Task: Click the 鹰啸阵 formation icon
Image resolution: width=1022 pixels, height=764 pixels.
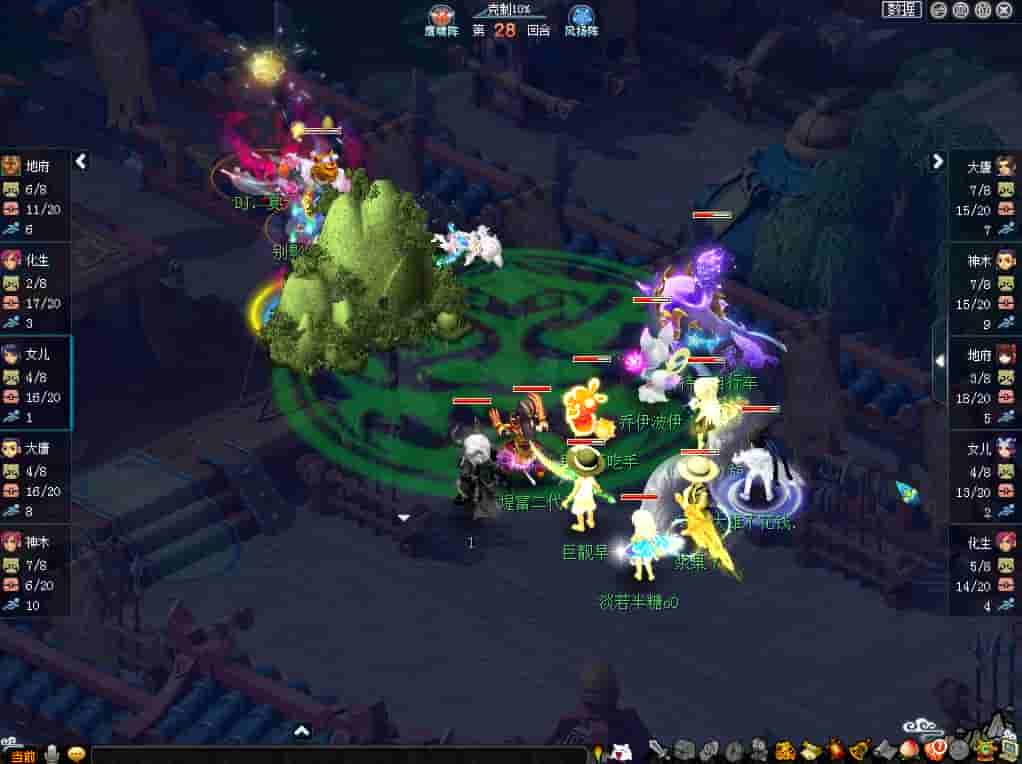Action: pos(441,16)
